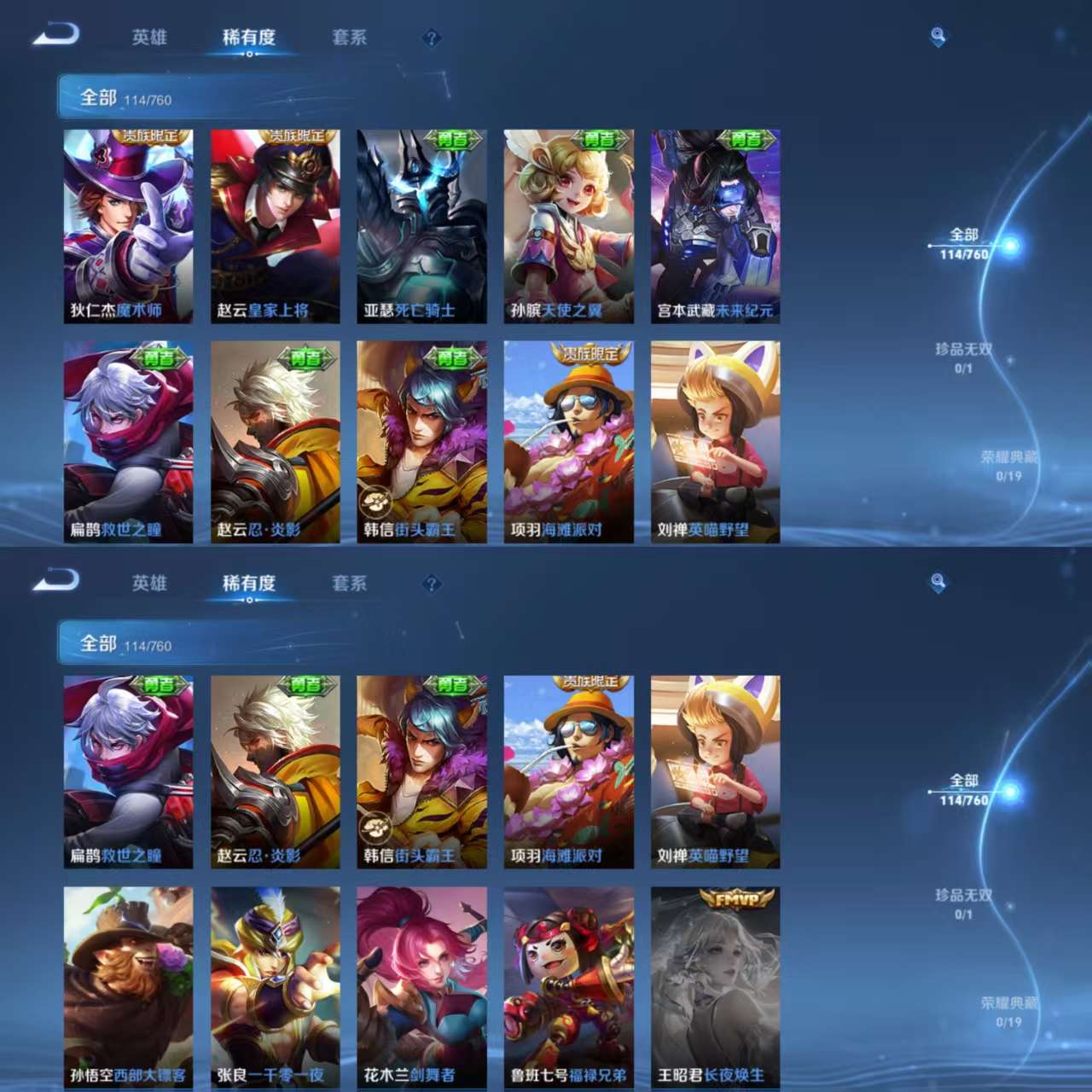This screenshot has height=1092, width=1092.
Task: Choose the 赵云 皇家上将 skin card
Action: [275, 226]
